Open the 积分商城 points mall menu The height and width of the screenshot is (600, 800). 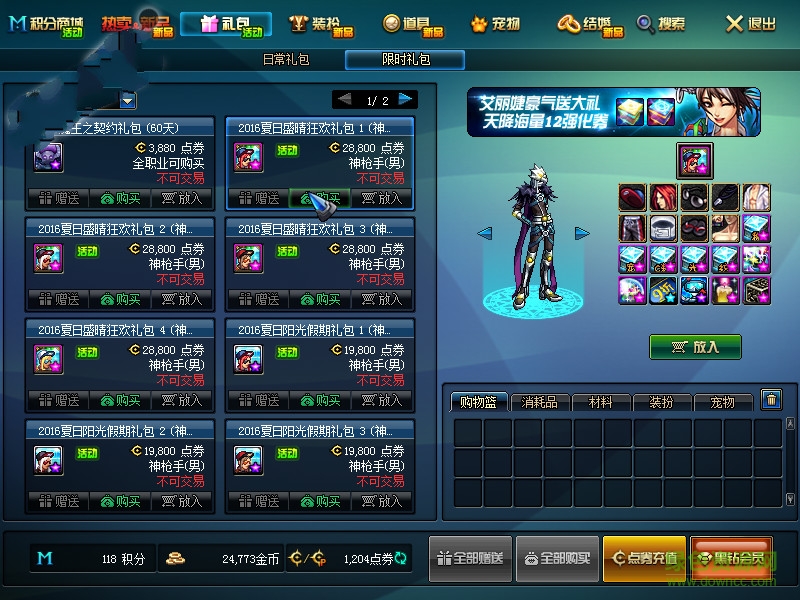pos(48,24)
